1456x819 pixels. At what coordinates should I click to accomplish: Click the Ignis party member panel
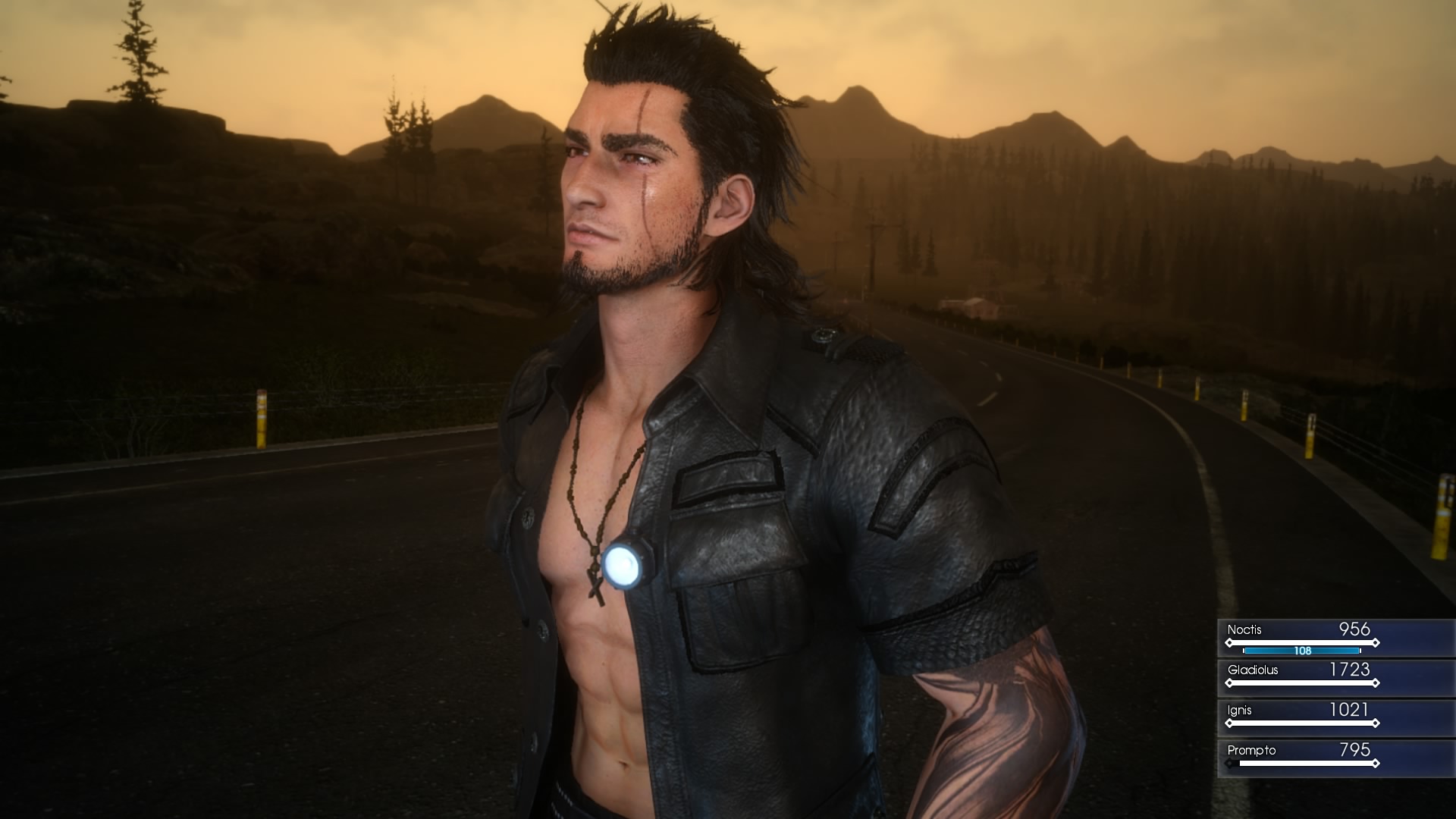click(1335, 717)
